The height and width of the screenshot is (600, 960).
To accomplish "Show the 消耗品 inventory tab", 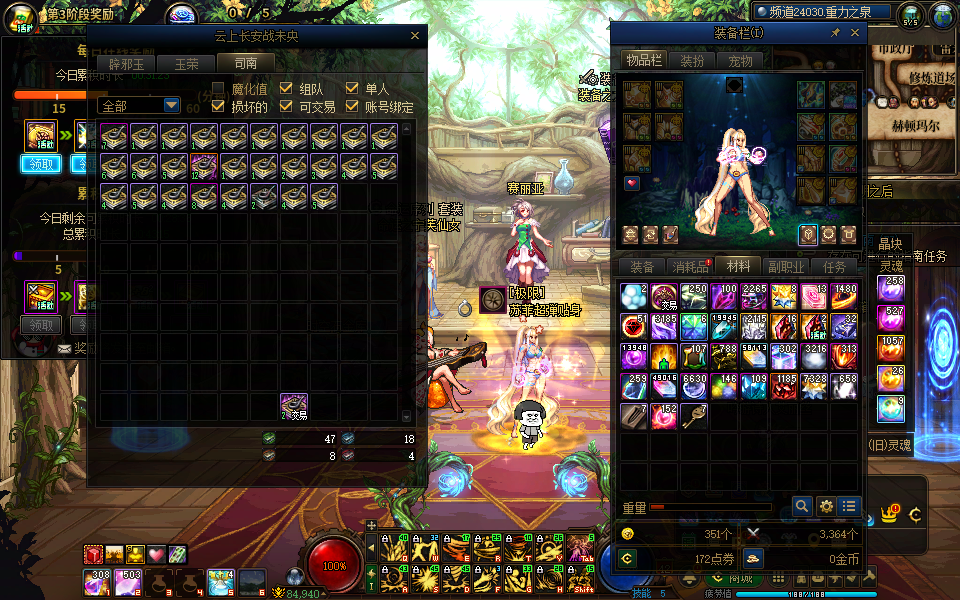I will (x=689, y=267).
